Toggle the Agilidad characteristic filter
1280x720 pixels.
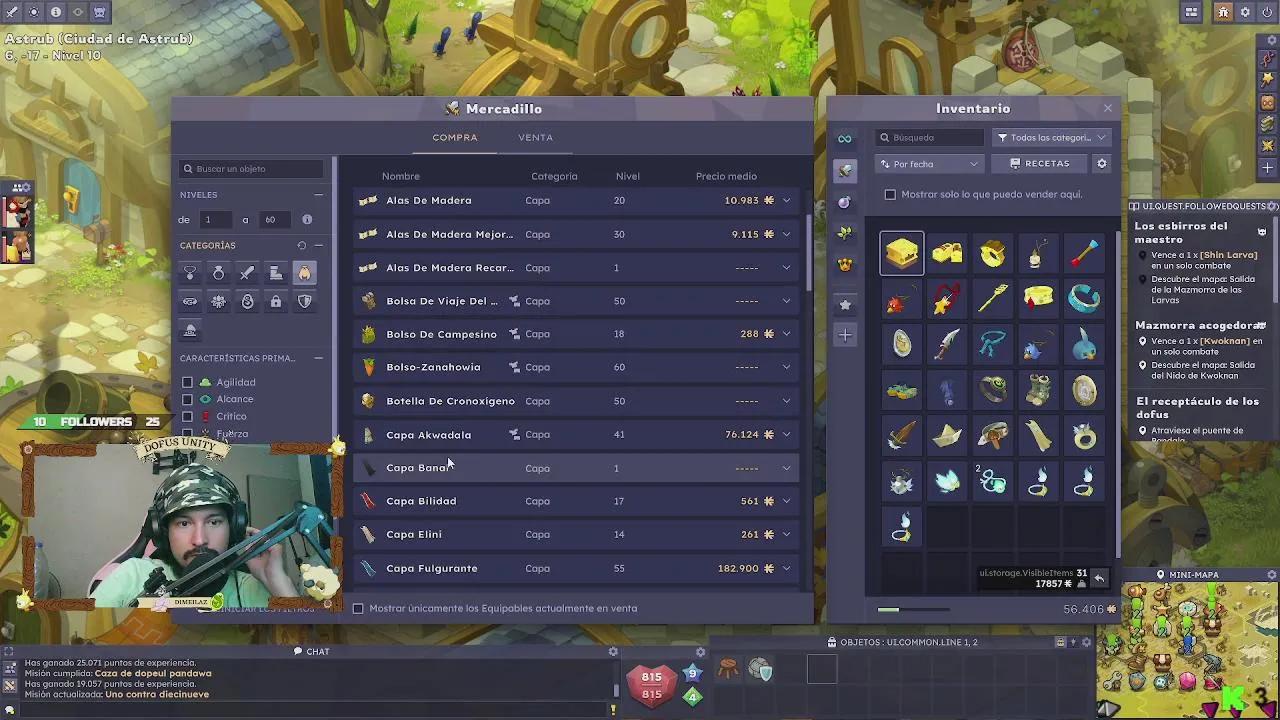[x=187, y=381]
